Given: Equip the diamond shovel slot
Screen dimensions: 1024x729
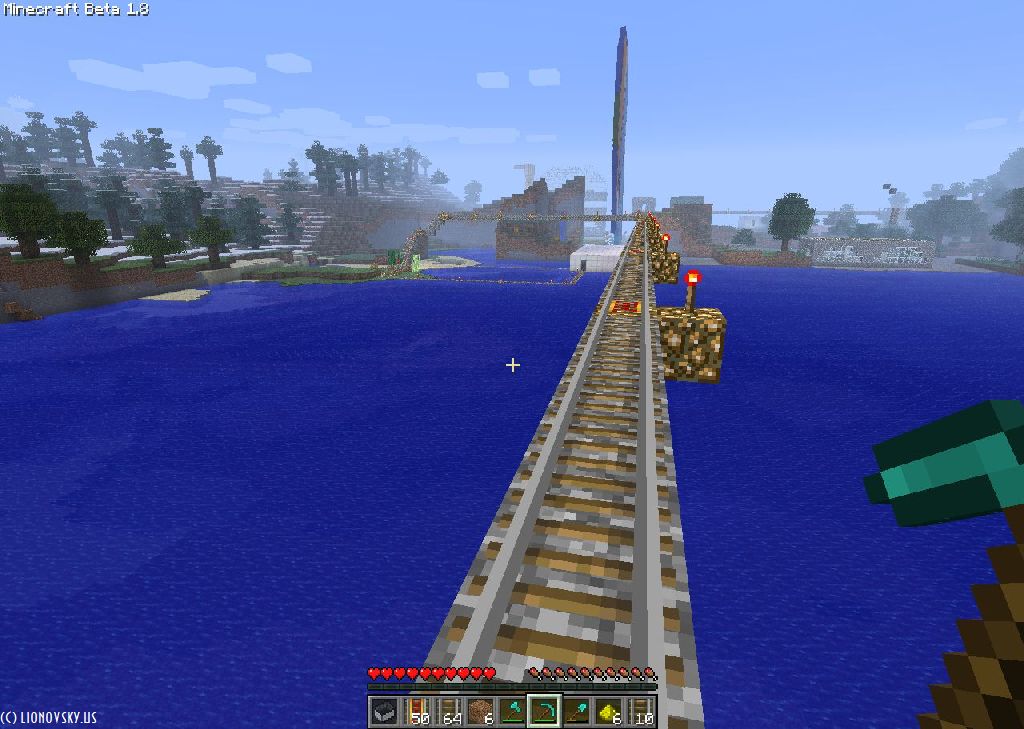Looking at the screenshot, I should 576,711.
